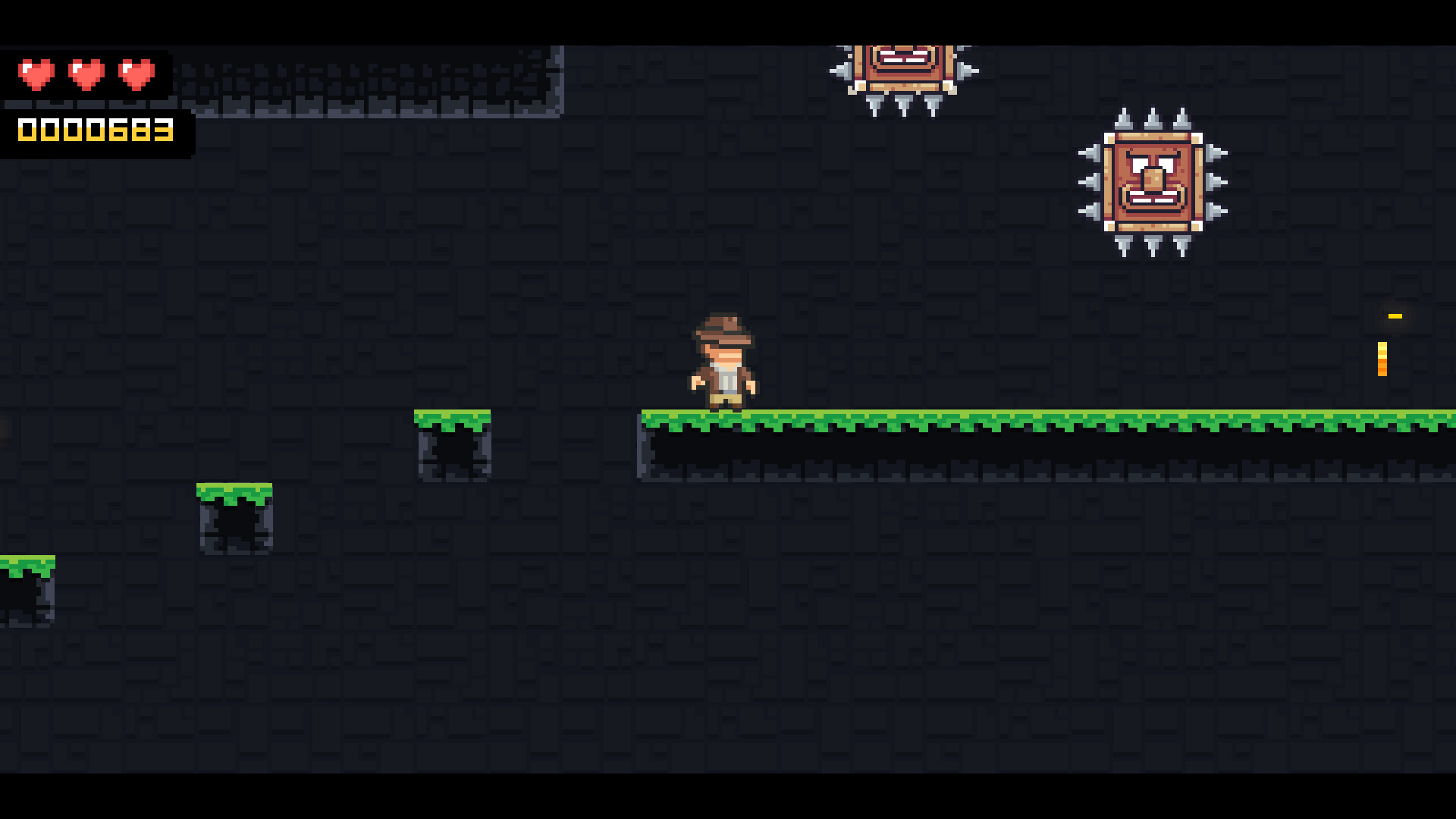Click the eyes of the right totem enemy
This screenshot has height=819, width=1456.
click(1153, 162)
